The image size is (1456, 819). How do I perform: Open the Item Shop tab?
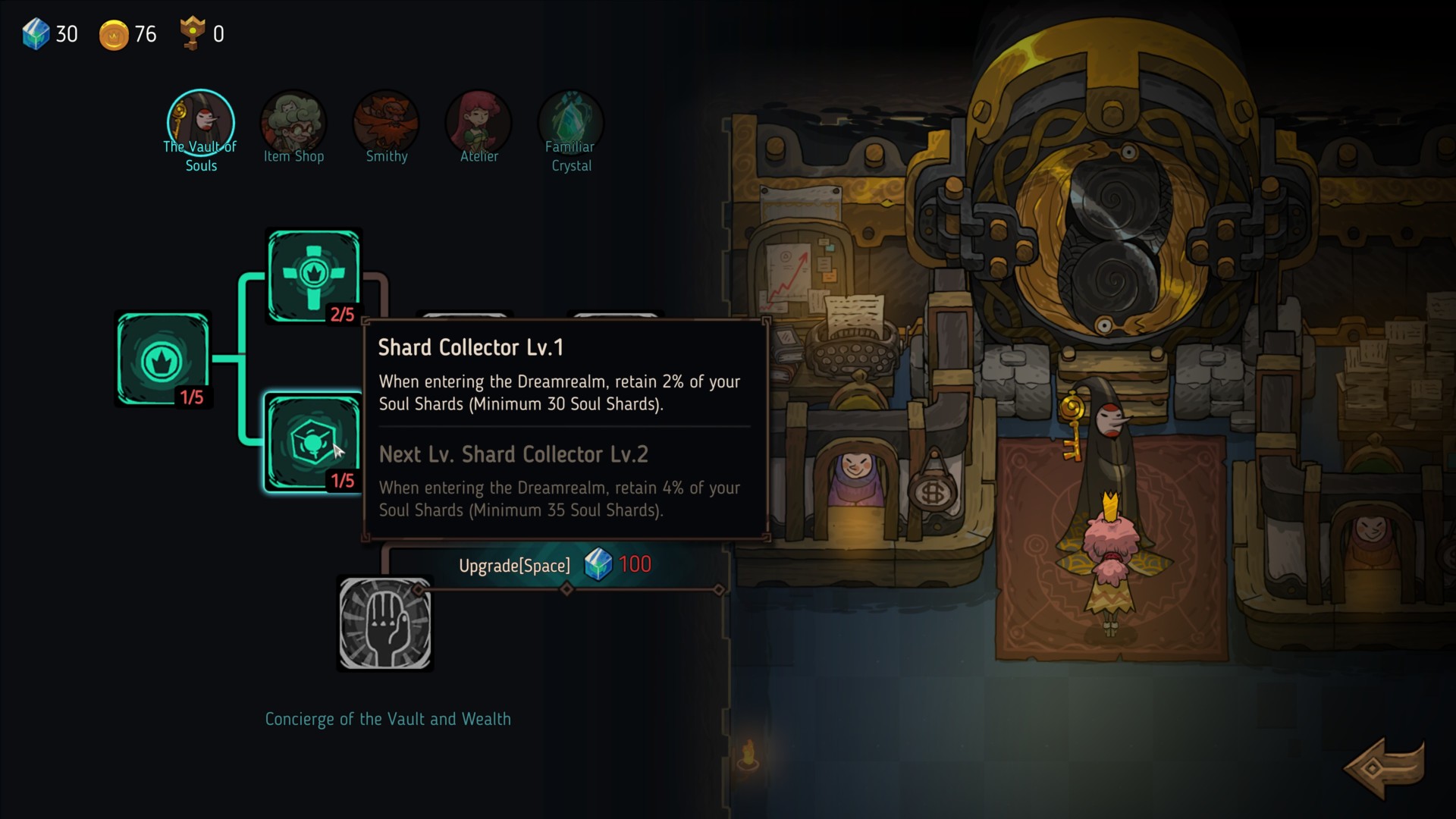293,124
